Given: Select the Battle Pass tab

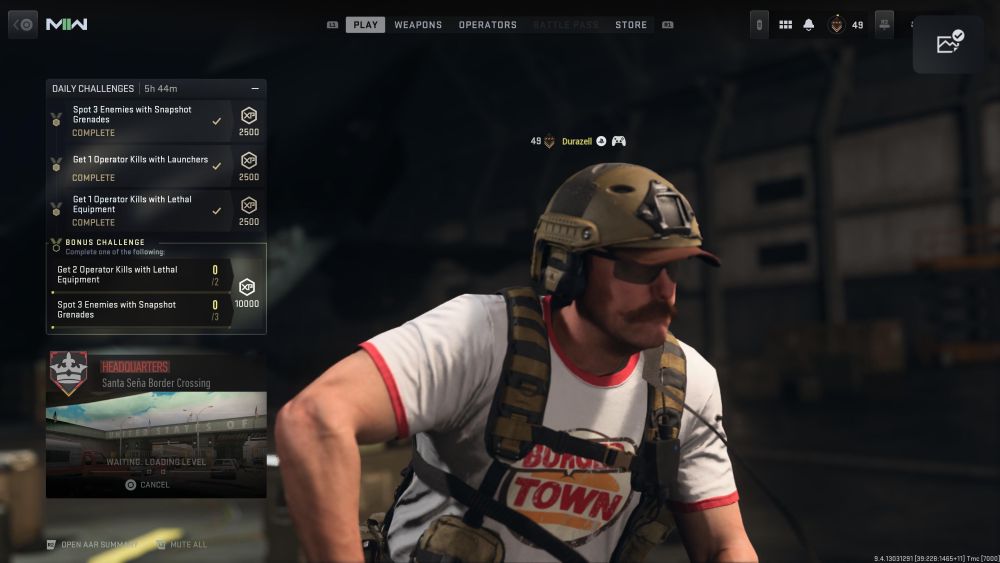Looking at the screenshot, I should pyautogui.click(x=565, y=25).
